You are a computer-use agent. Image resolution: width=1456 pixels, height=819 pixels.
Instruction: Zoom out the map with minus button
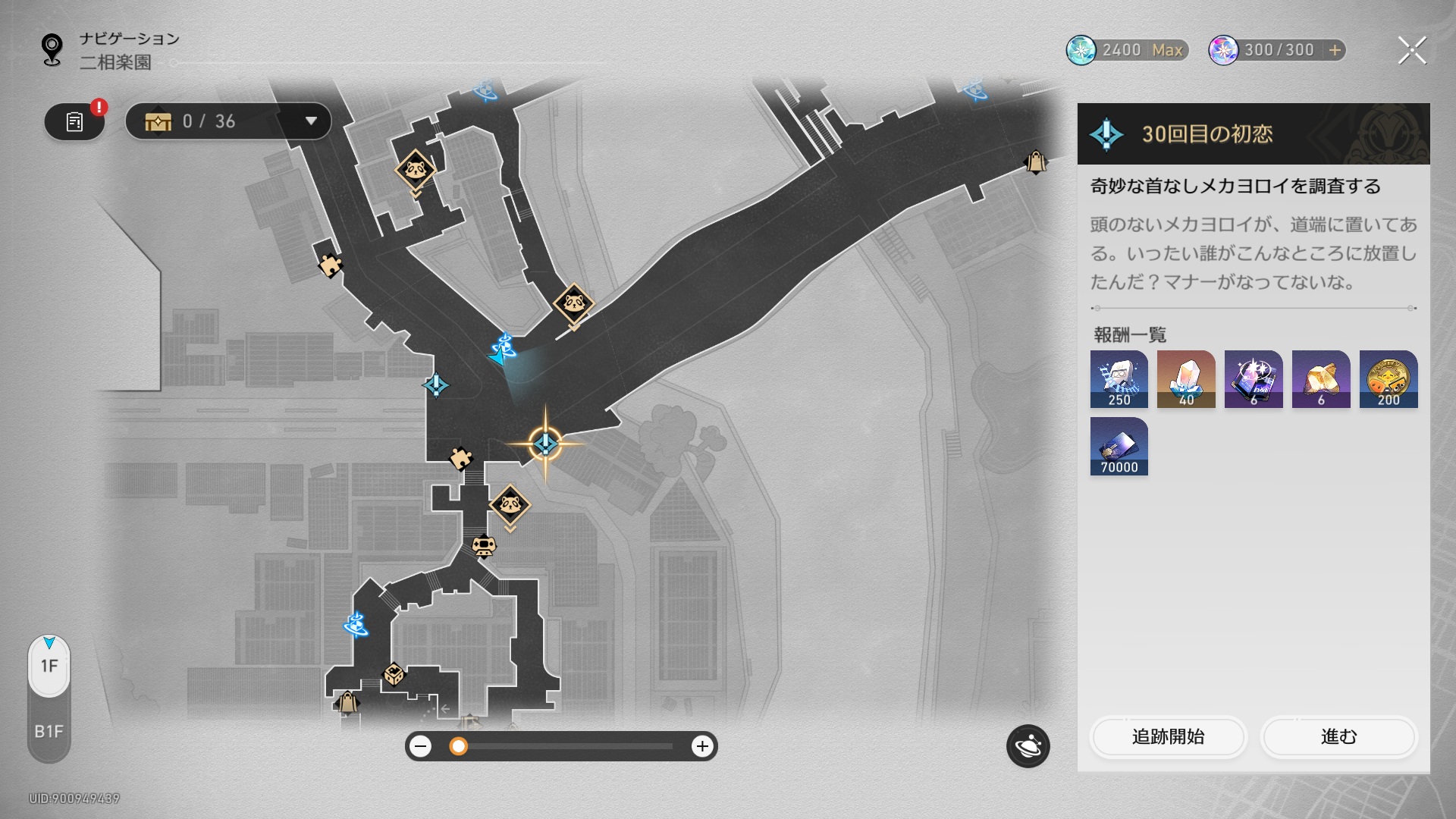tap(420, 746)
